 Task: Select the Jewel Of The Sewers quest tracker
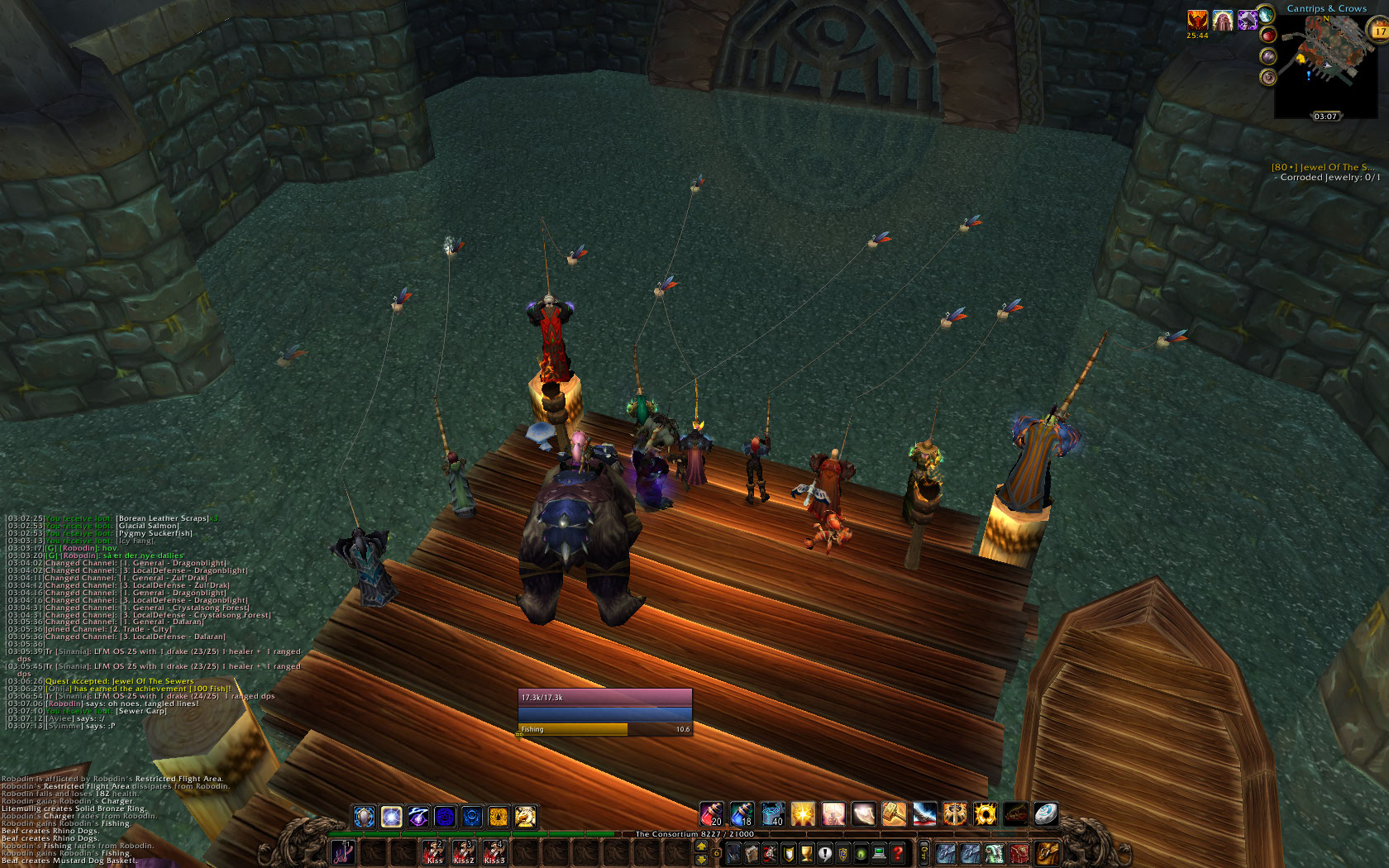pos(1323,167)
